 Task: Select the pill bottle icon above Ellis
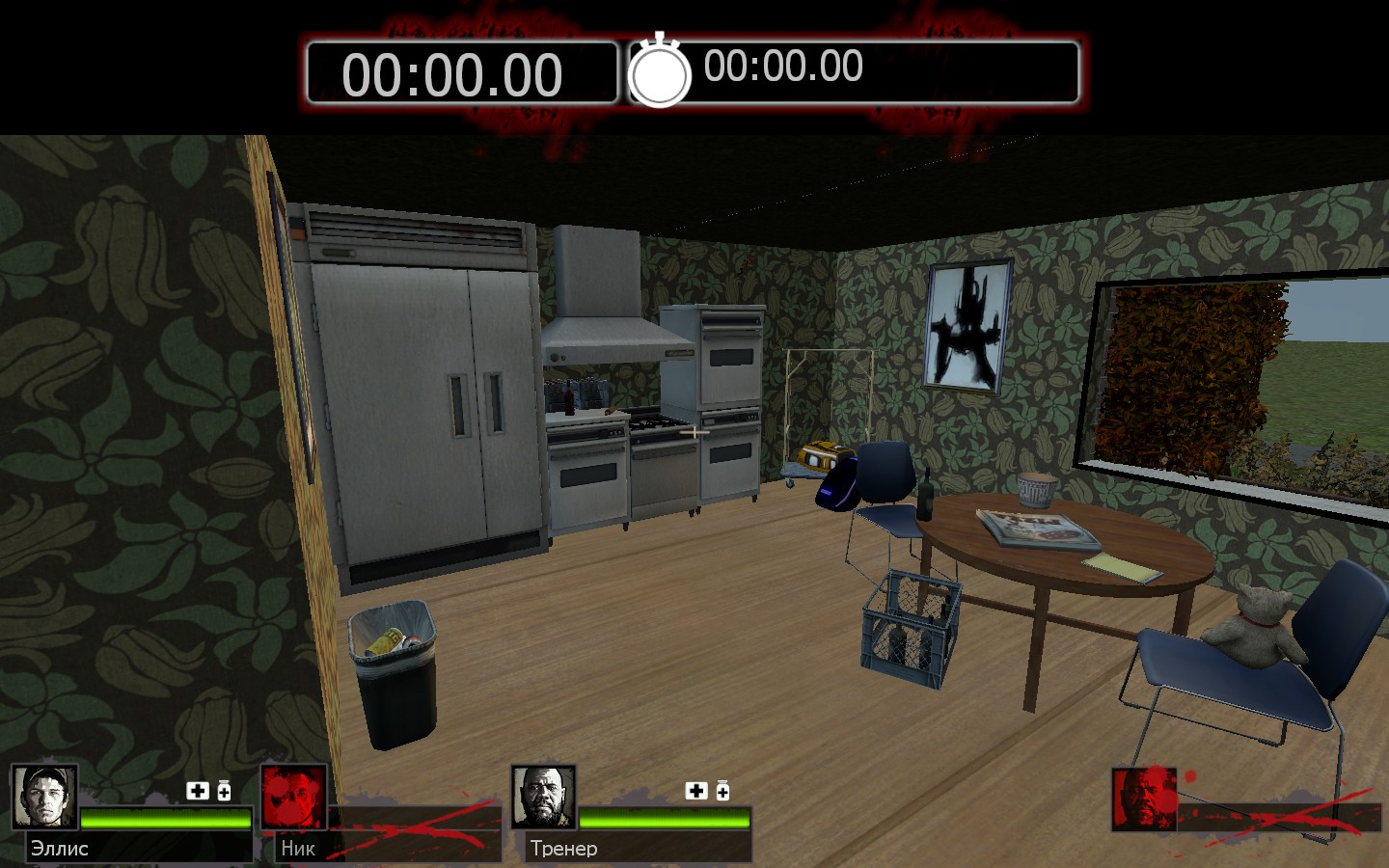tap(224, 791)
